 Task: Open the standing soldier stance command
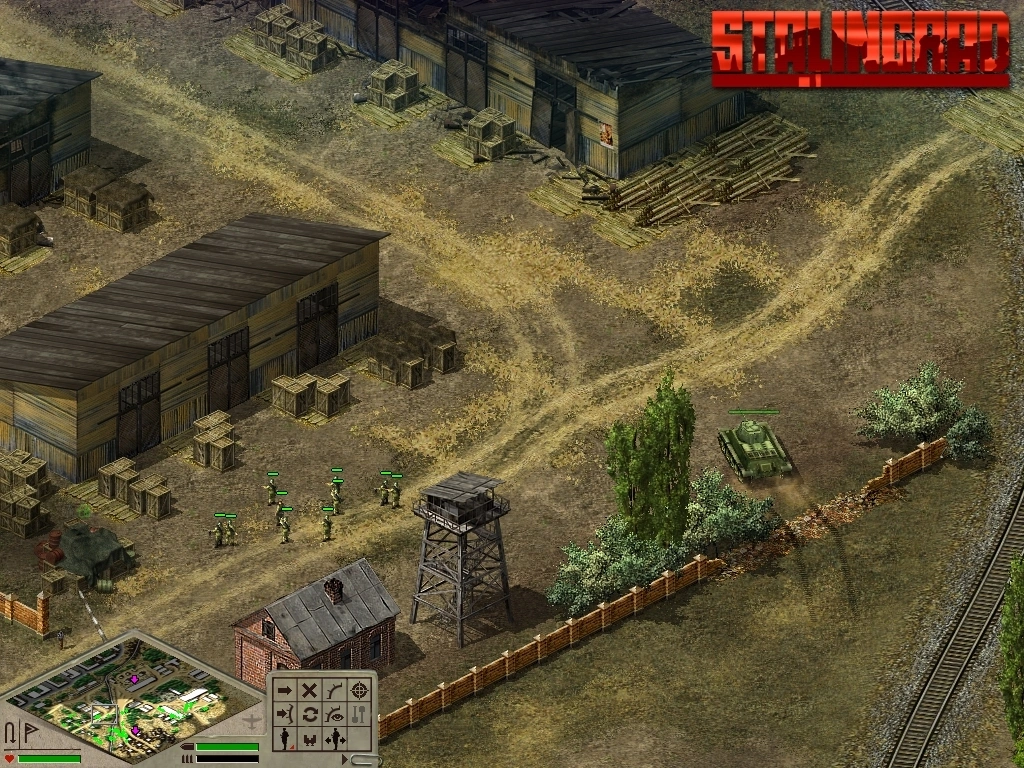pos(285,739)
